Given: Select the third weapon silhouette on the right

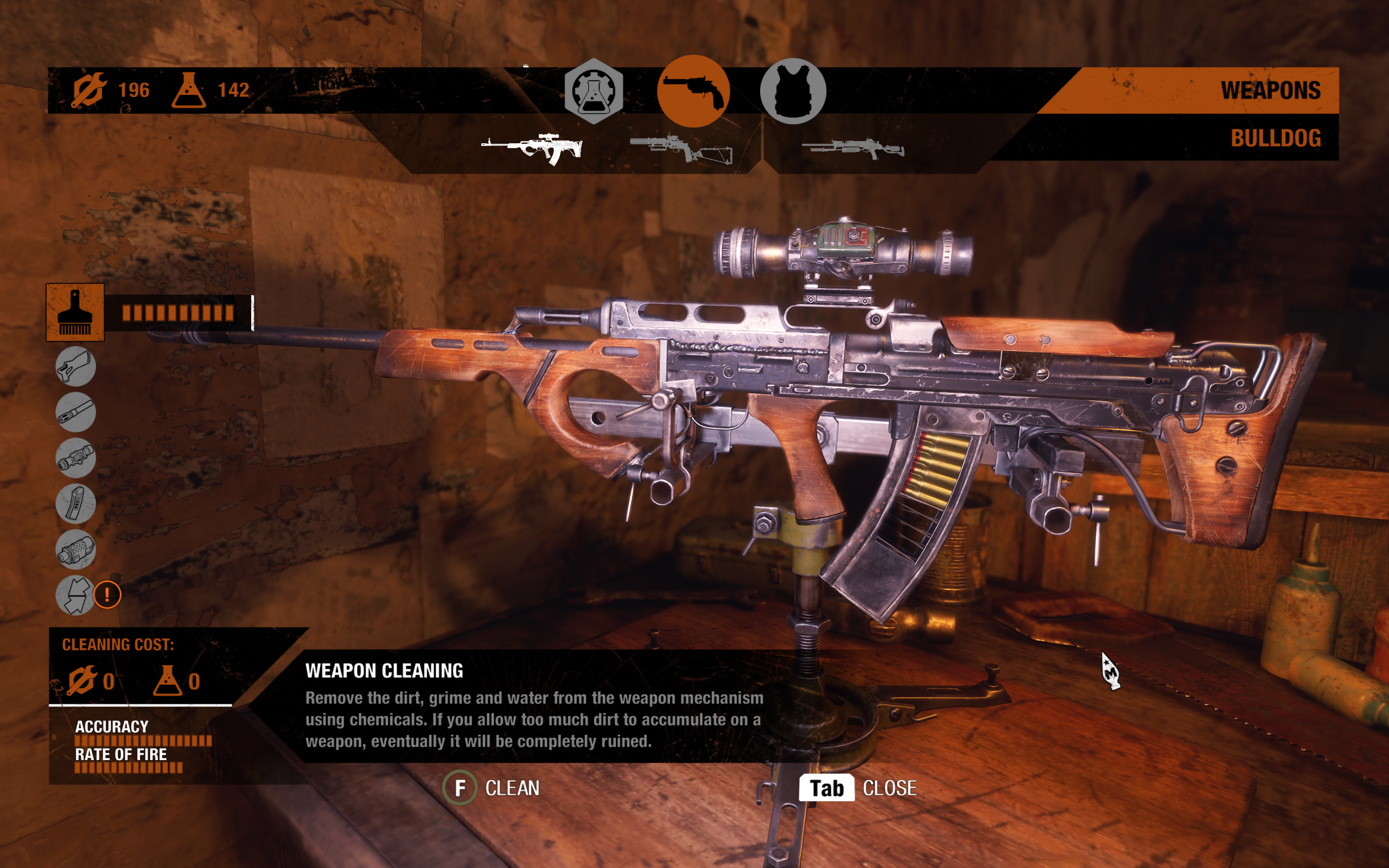Looking at the screenshot, I should click(x=852, y=148).
